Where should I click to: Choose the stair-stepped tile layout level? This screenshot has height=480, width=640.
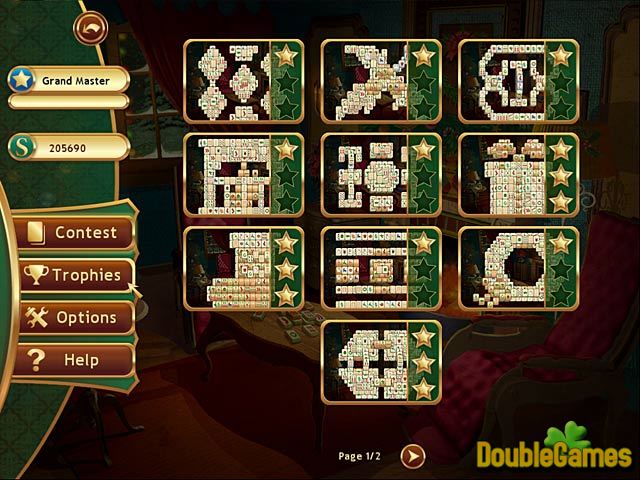(x=228, y=268)
